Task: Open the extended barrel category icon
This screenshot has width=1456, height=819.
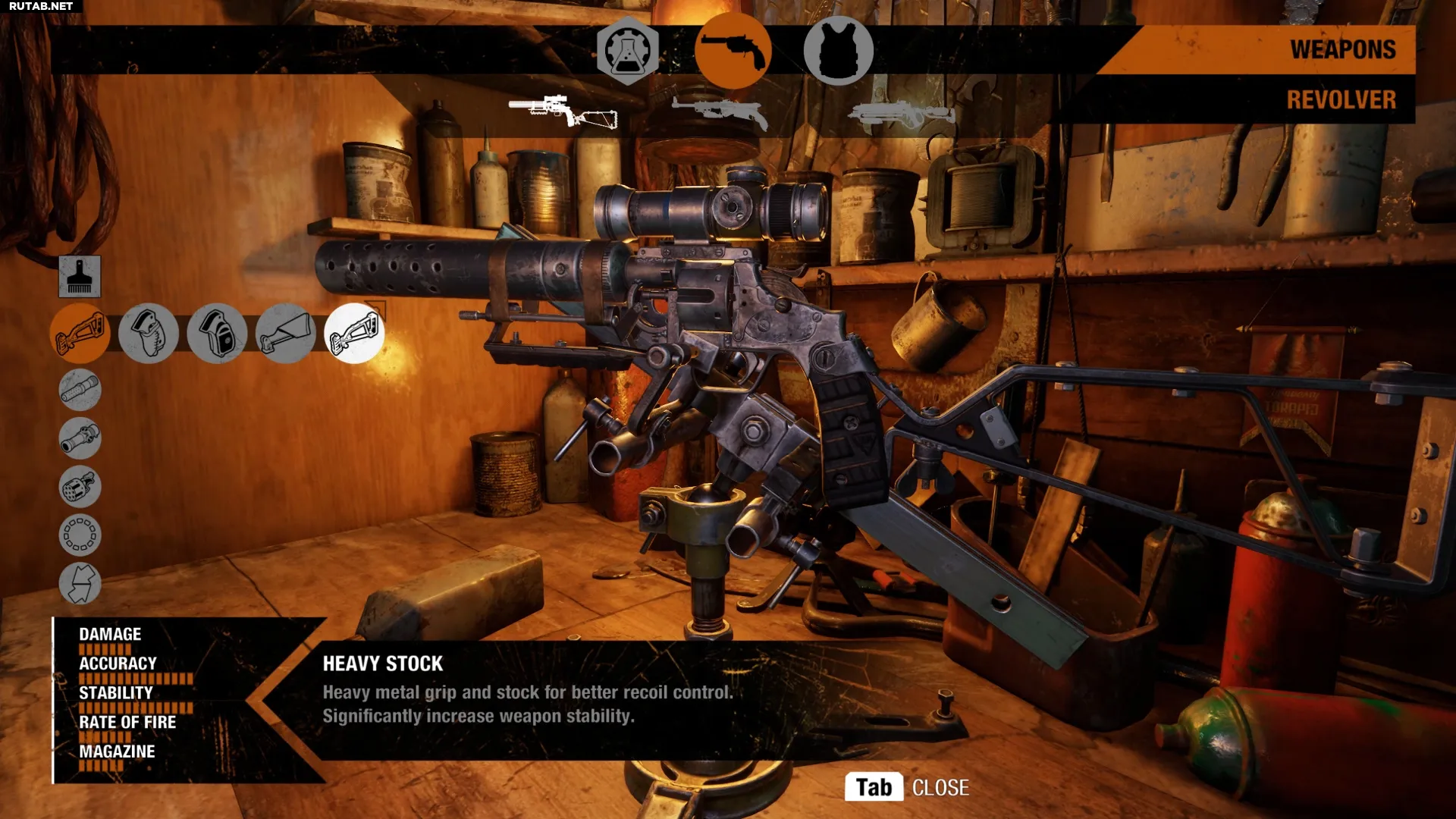Action: (x=80, y=391)
